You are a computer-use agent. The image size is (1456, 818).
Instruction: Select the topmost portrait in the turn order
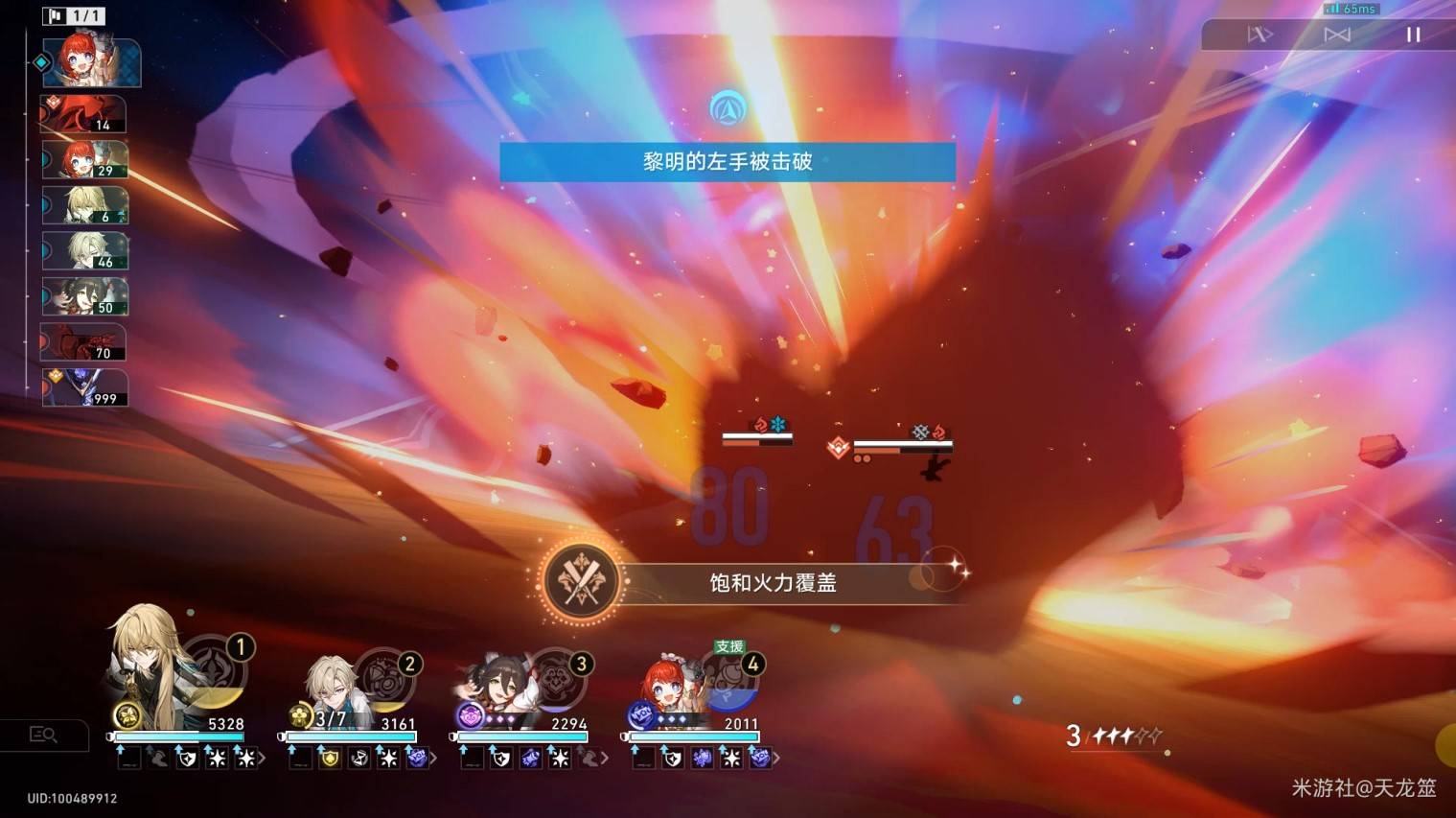click(89, 62)
